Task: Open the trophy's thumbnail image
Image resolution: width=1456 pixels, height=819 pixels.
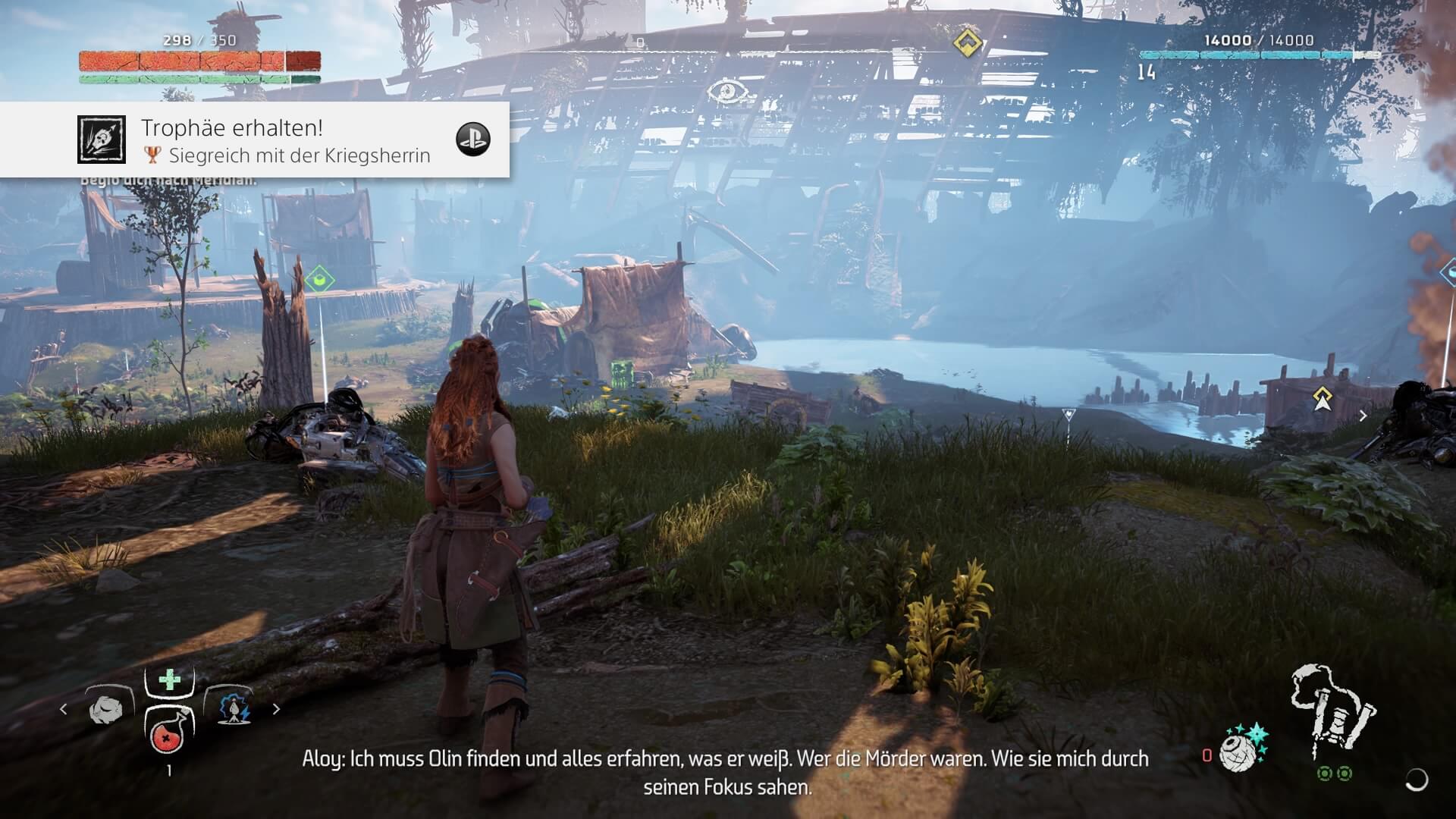Action: click(101, 140)
